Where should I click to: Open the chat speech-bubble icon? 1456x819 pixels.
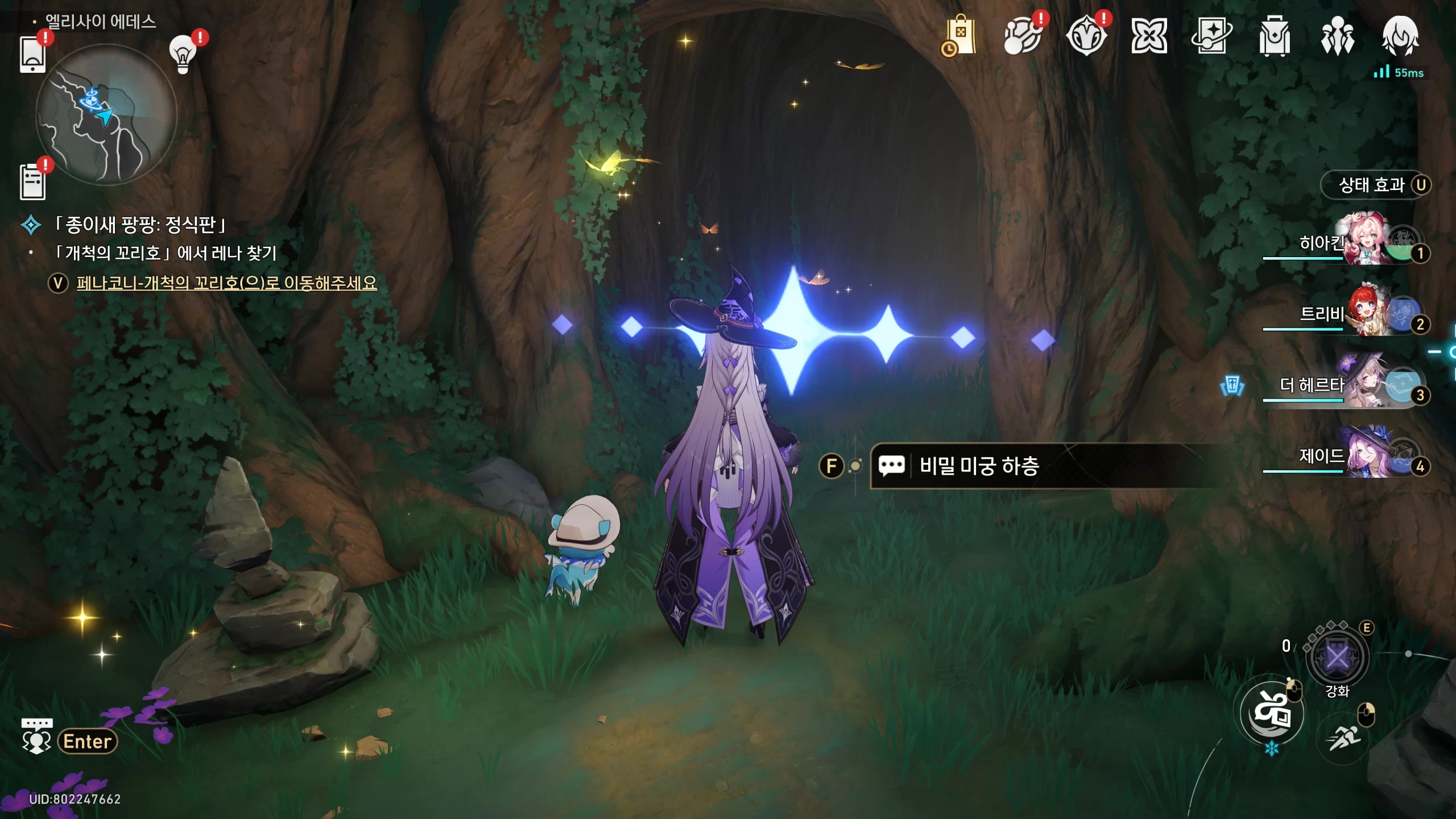(x=36, y=737)
